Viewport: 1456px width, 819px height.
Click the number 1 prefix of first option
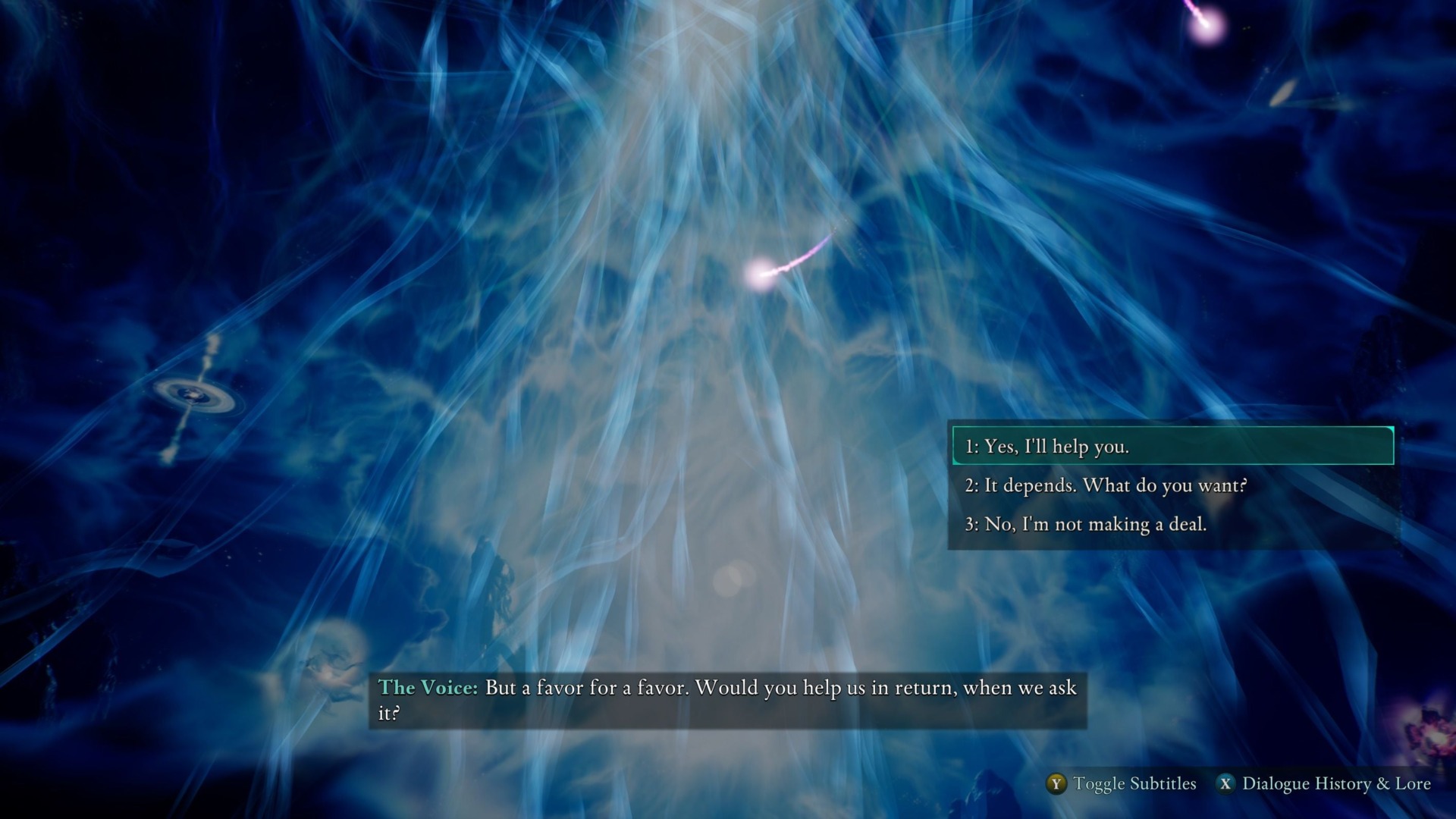973,447
